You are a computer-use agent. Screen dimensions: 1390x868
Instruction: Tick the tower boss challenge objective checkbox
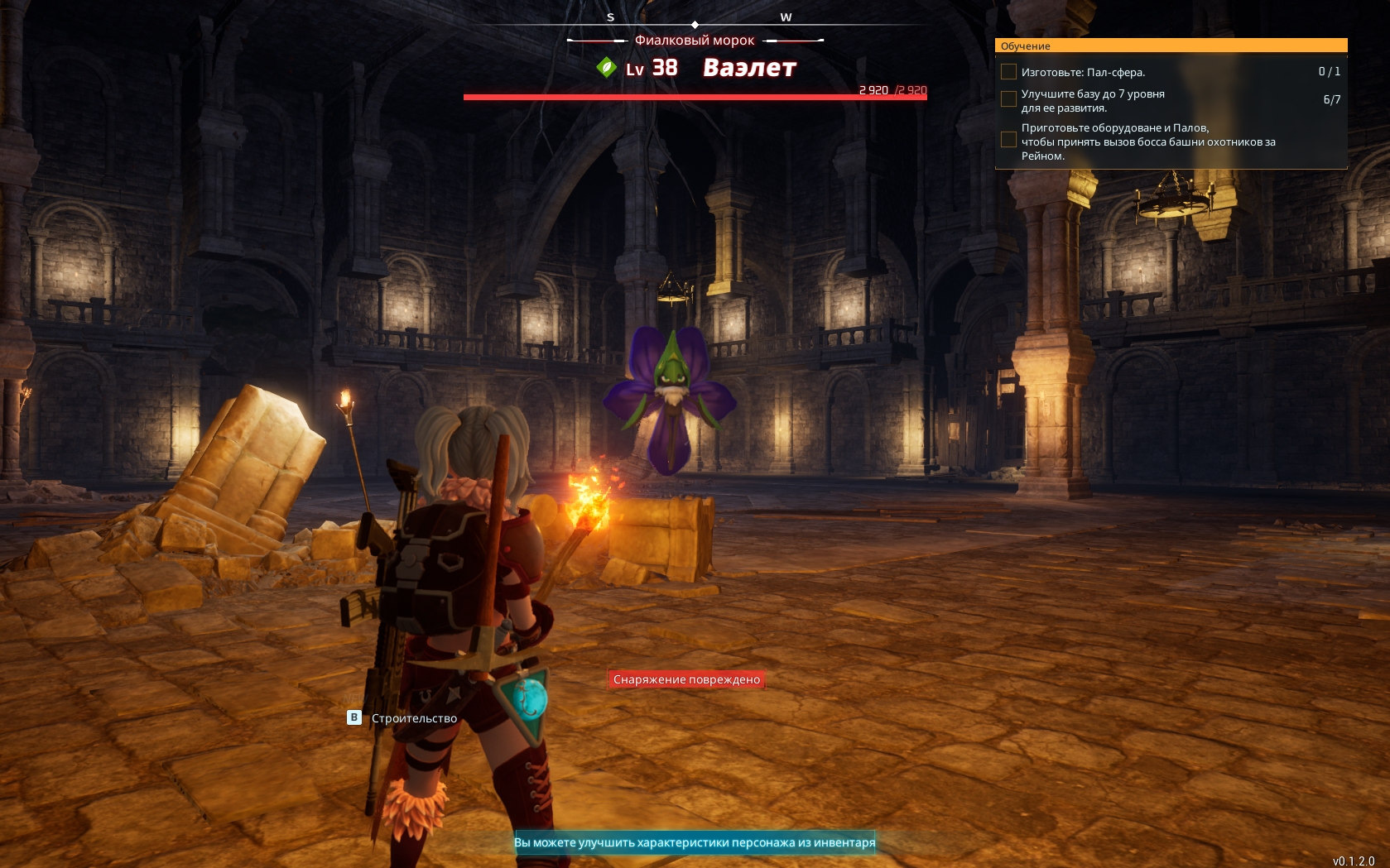(1008, 140)
